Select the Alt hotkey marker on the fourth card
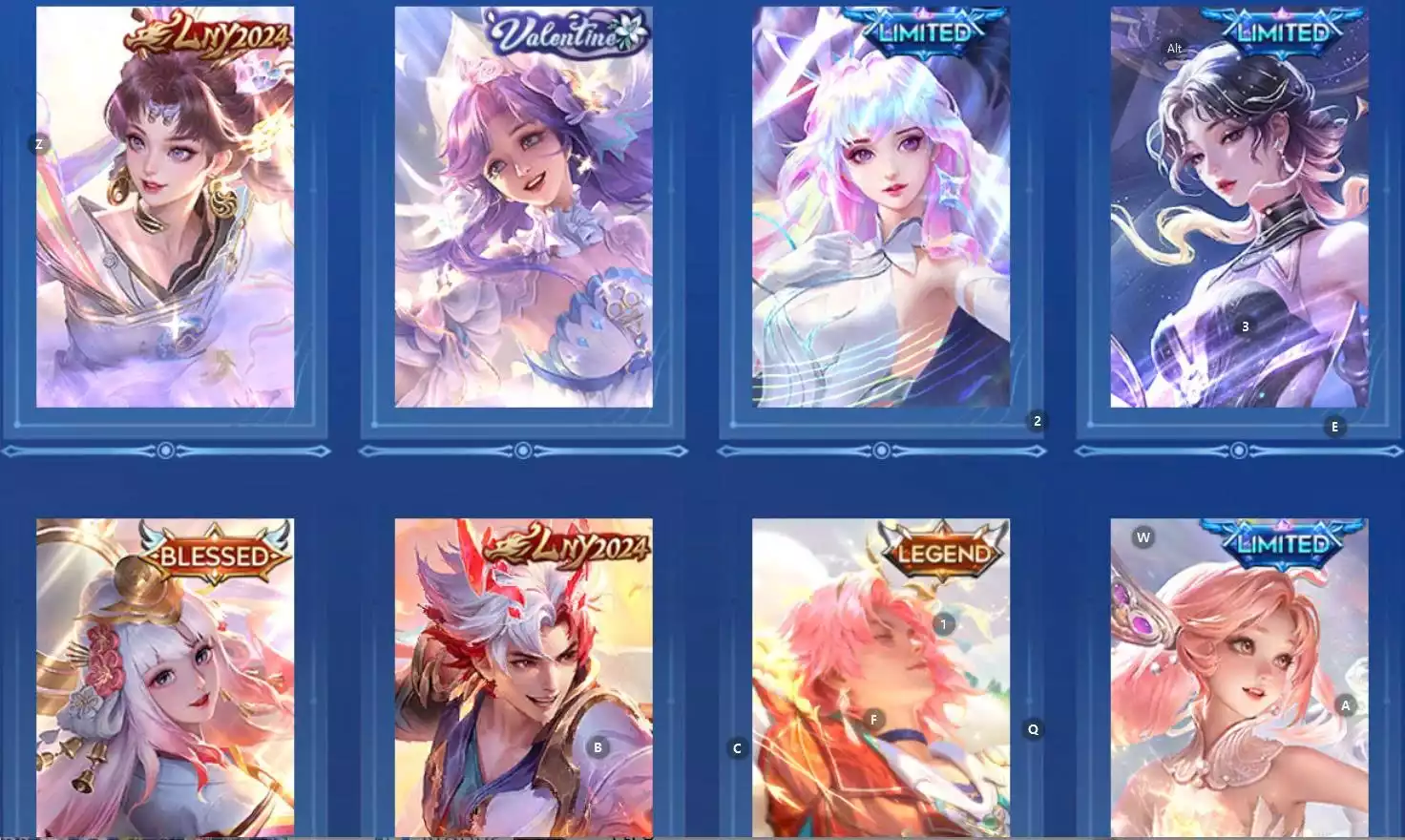Viewport: 1405px width, 840px height. coord(1174,48)
